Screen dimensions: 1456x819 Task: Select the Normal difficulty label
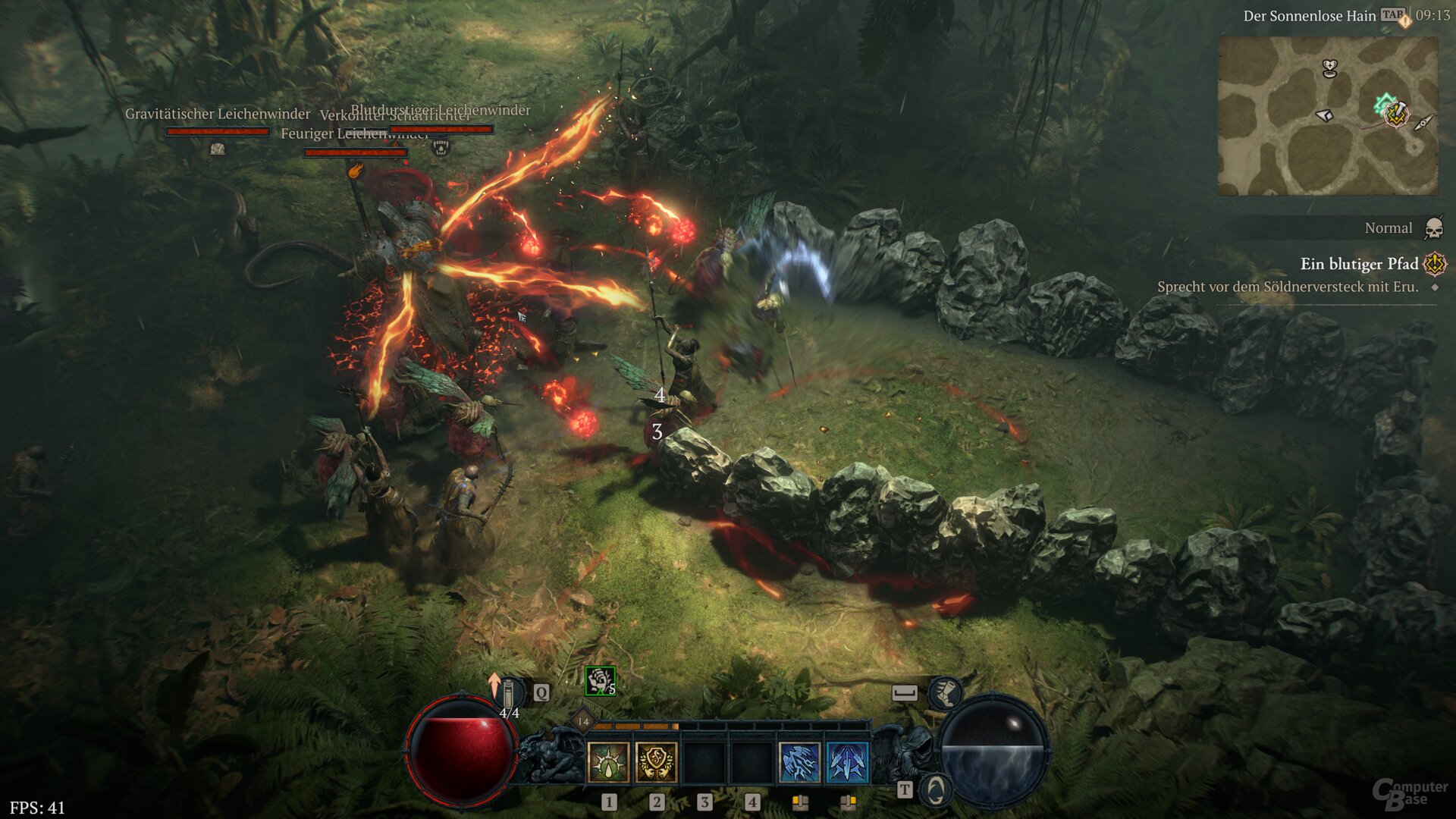pos(1388,227)
